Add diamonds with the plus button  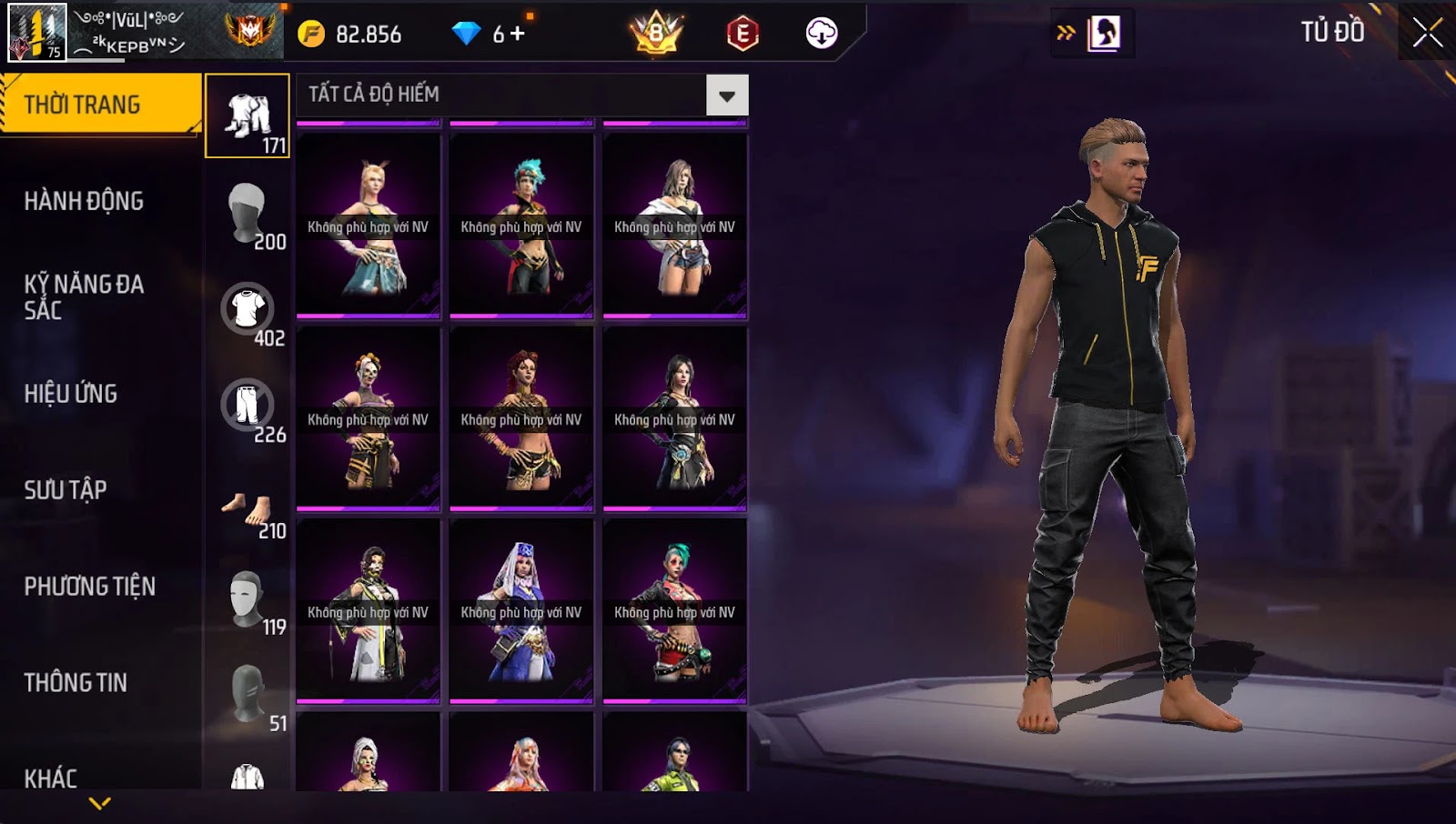[518, 34]
